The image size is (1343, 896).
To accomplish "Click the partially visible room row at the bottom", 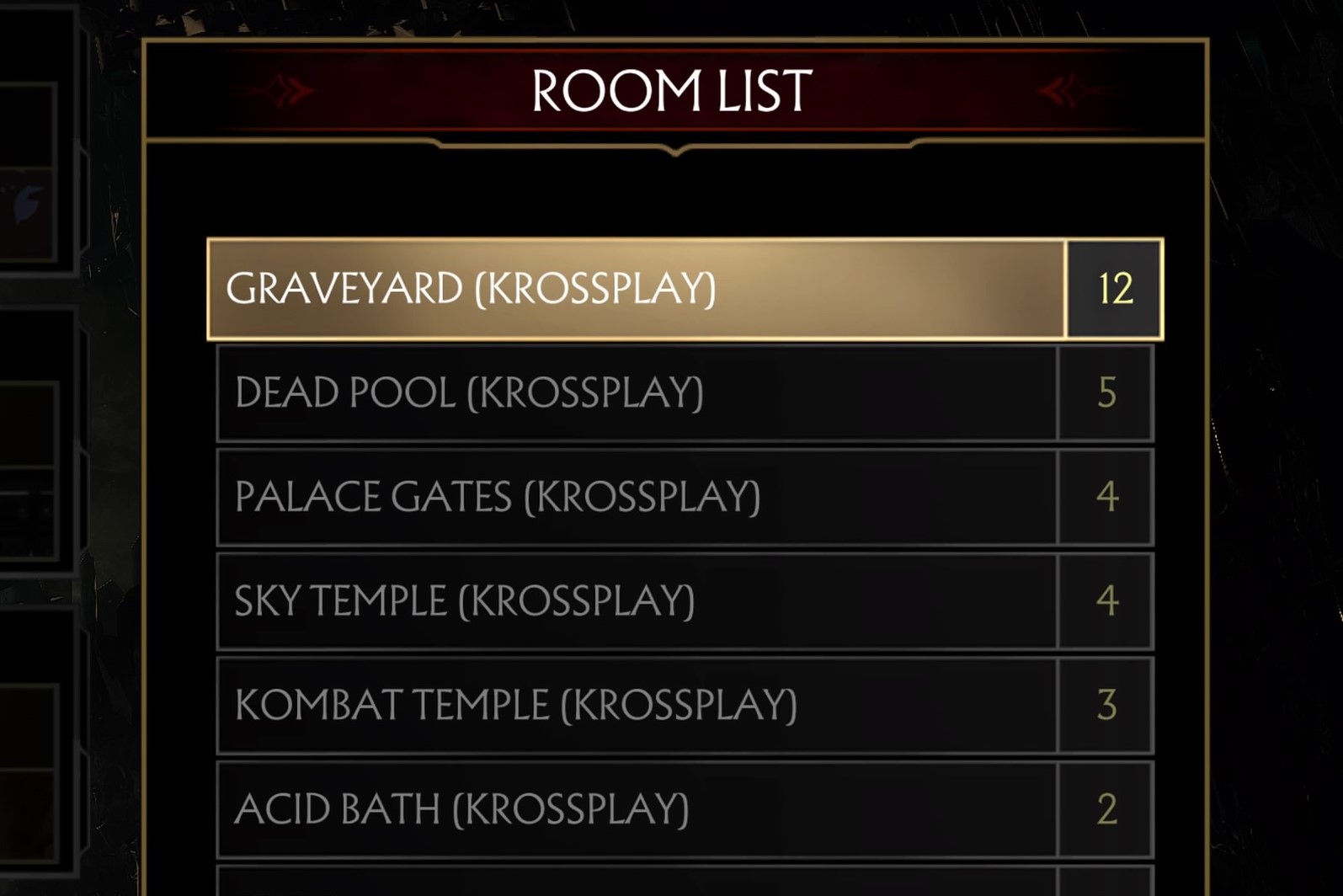I will coord(589,884).
